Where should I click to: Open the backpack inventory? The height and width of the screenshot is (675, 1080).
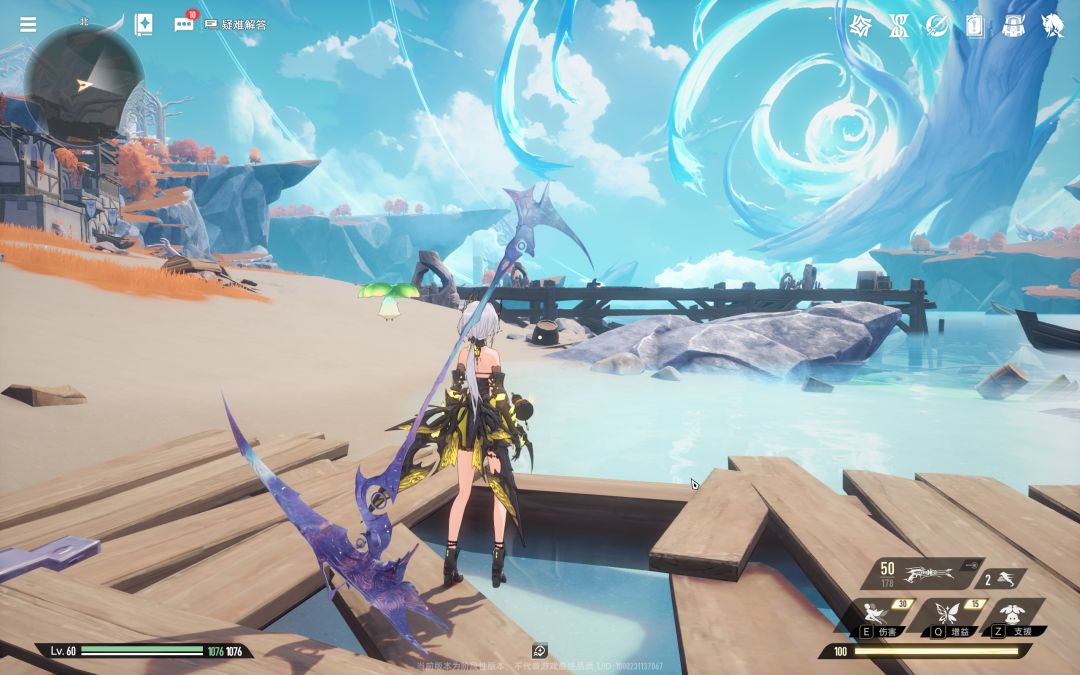pos(1013,26)
